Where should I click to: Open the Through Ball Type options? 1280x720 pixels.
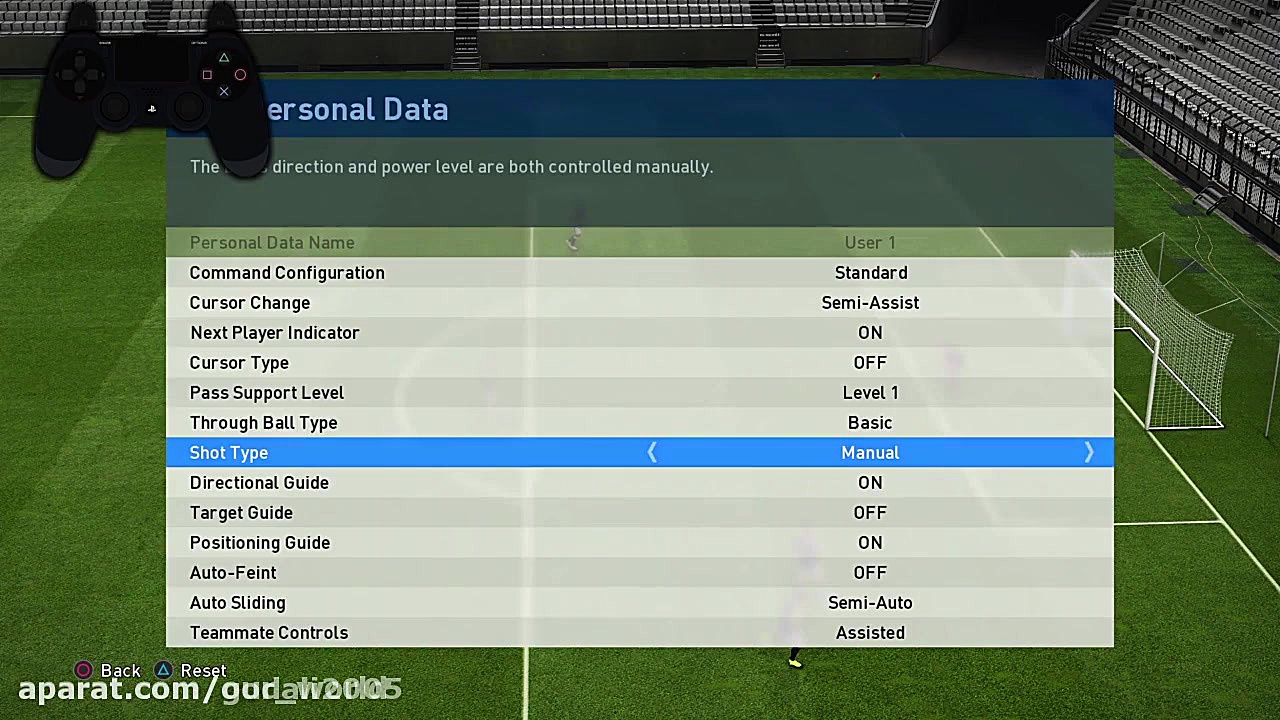(x=870, y=422)
